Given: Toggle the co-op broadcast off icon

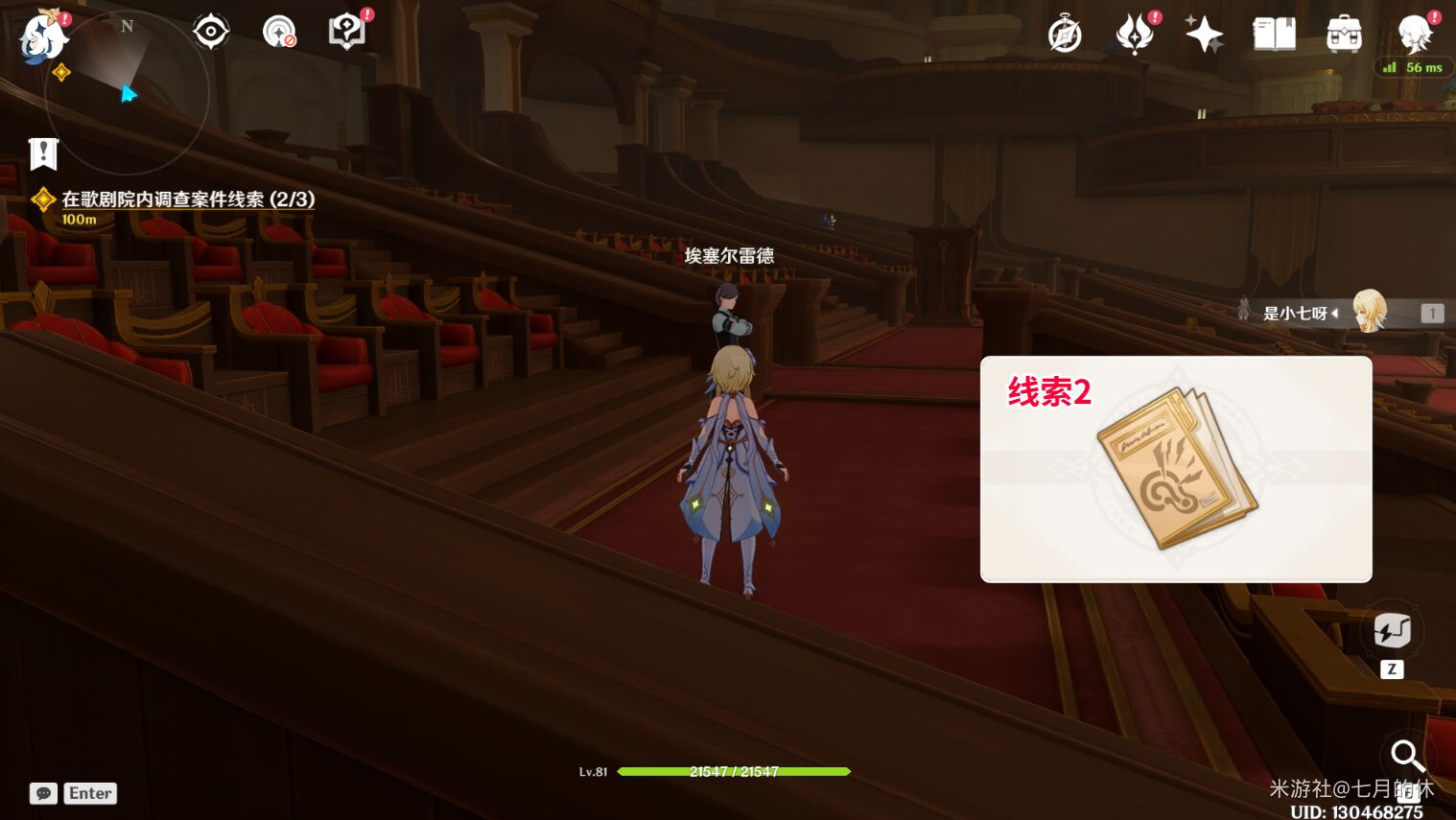Looking at the screenshot, I should pyautogui.click(x=279, y=31).
